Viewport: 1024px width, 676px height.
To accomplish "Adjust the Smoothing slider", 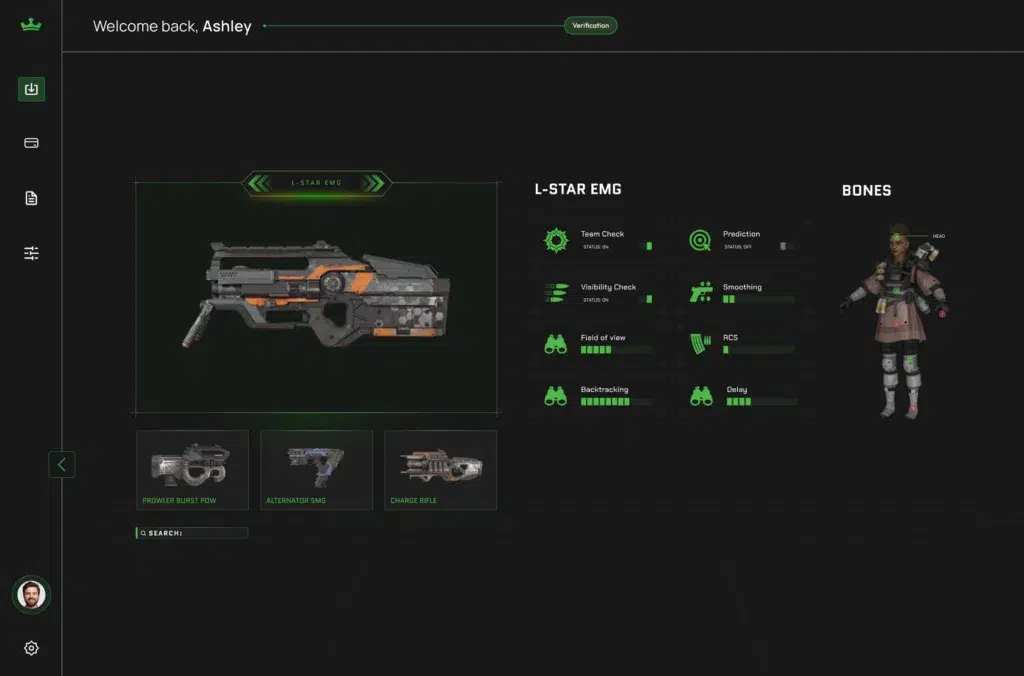I will (x=758, y=299).
